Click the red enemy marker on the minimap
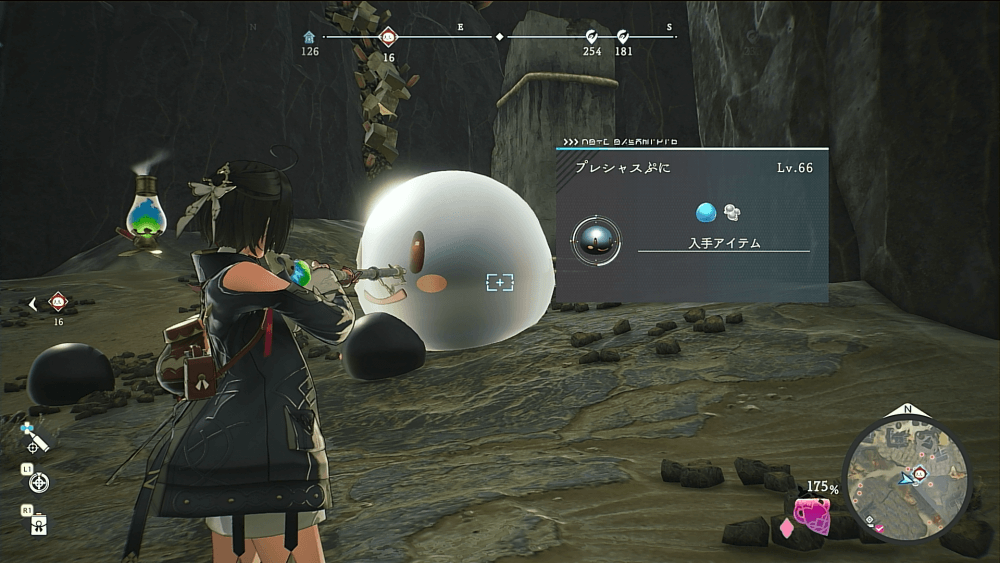 (918, 472)
